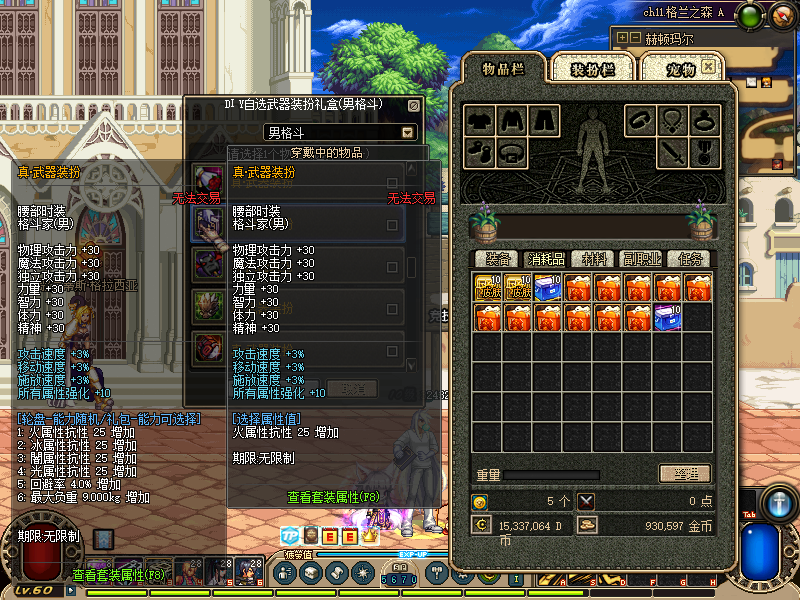Viewport: 800px width, 600px height.
Task: Open the 男格斗 class dropdown
Action: pyautogui.click(x=408, y=132)
